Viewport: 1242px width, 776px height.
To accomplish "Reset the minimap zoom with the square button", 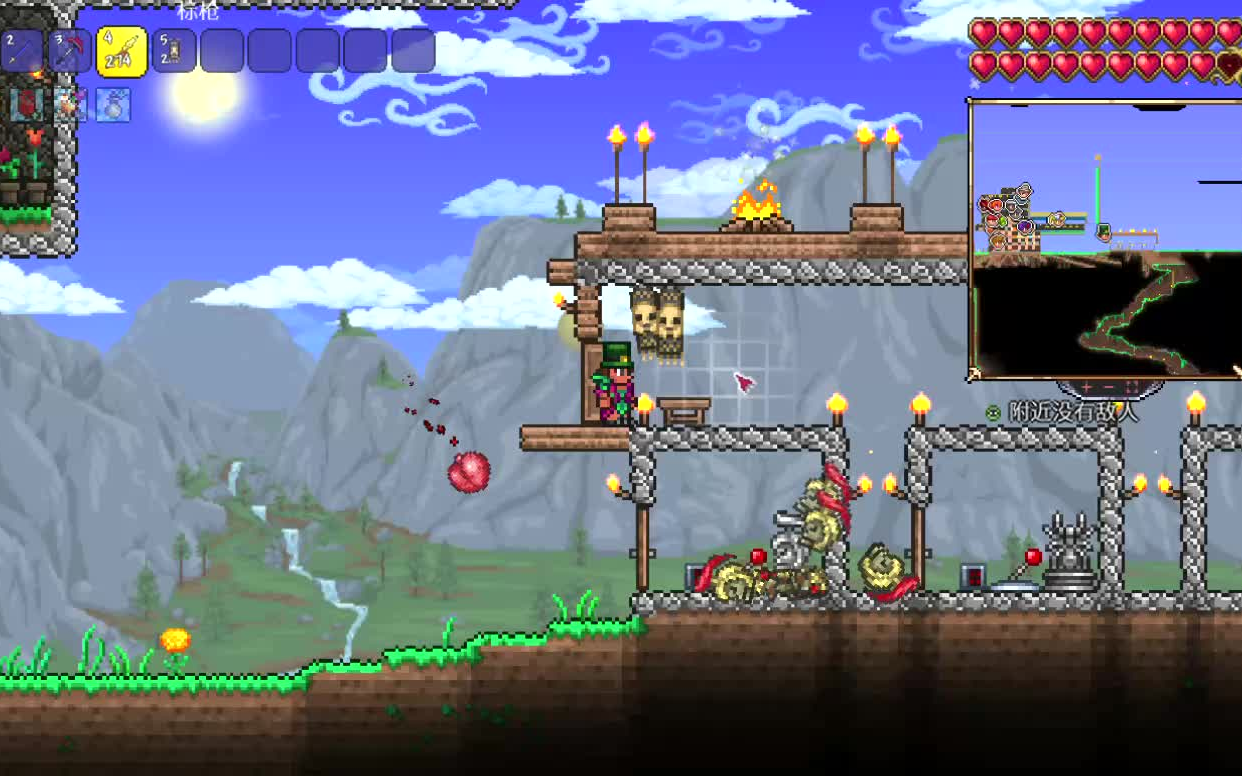I will (x=1132, y=386).
